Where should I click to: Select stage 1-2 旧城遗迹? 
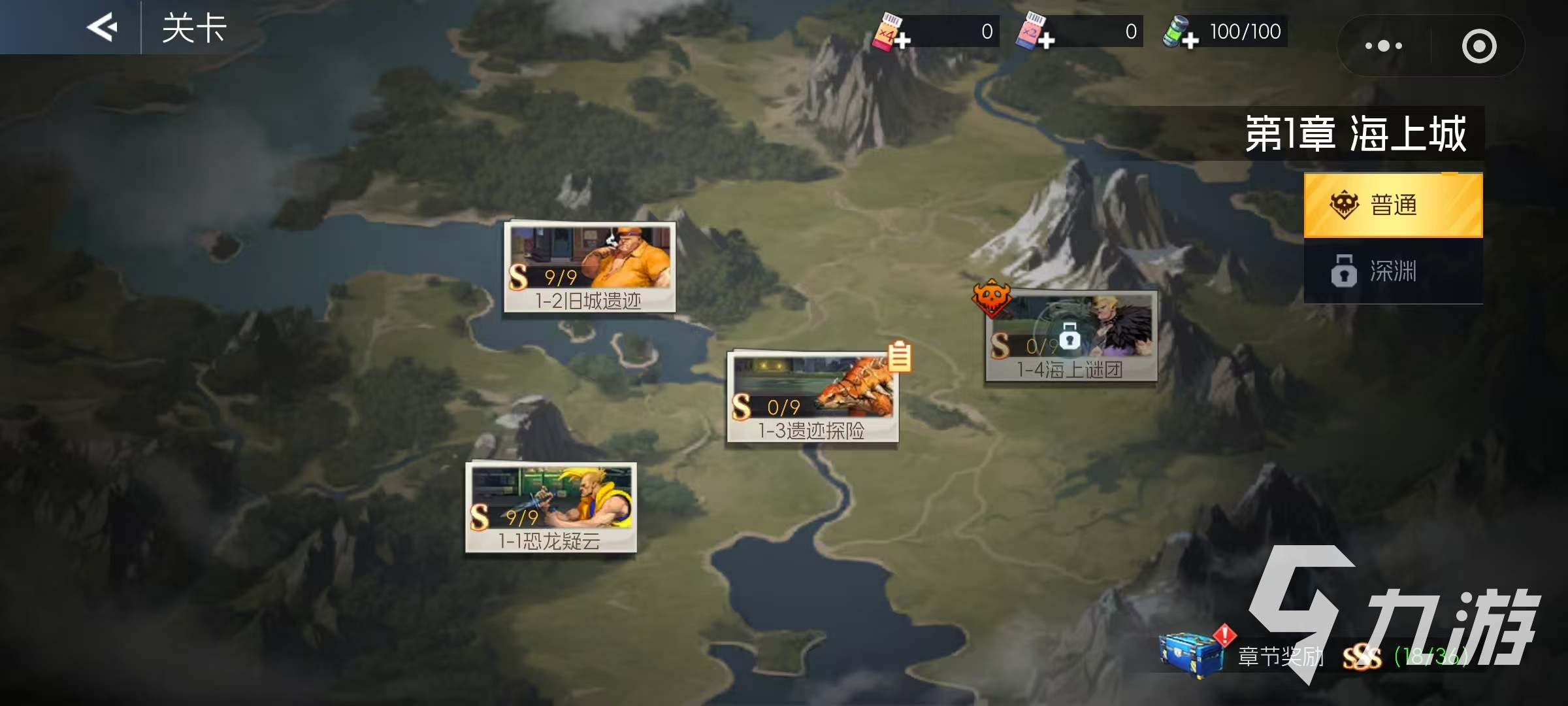589,267
